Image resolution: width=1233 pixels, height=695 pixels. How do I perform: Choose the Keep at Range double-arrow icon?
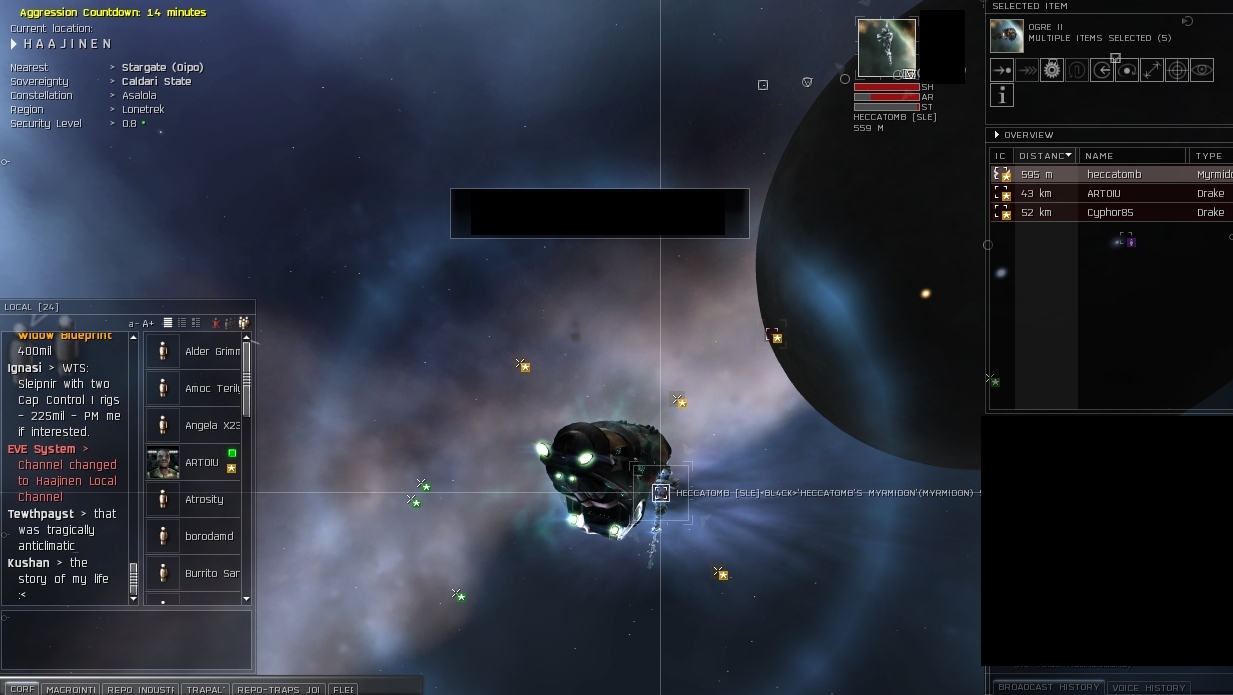tap(1152, 70)
